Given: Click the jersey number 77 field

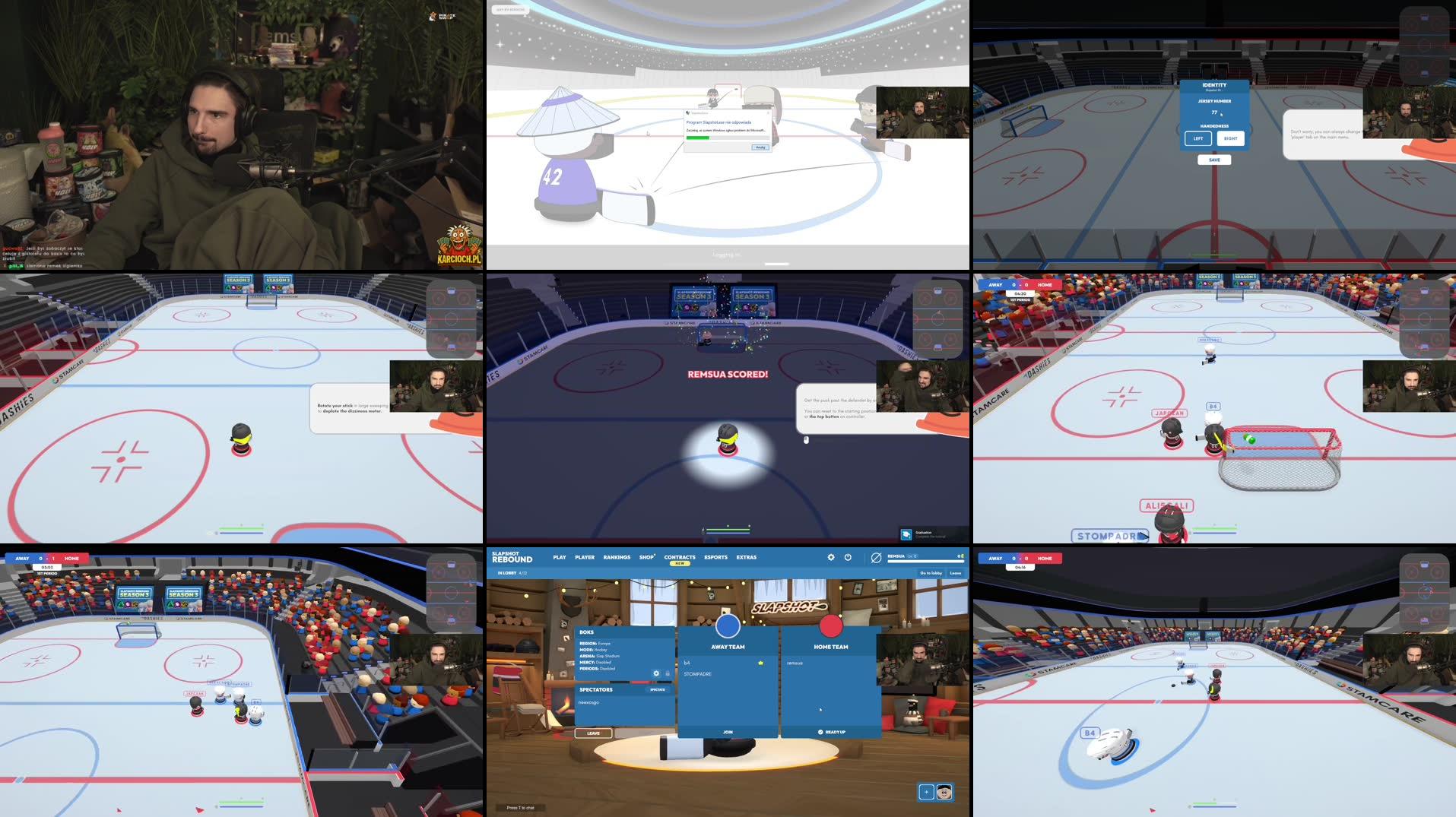Looking at the screenshot, I should (1214, 112).
